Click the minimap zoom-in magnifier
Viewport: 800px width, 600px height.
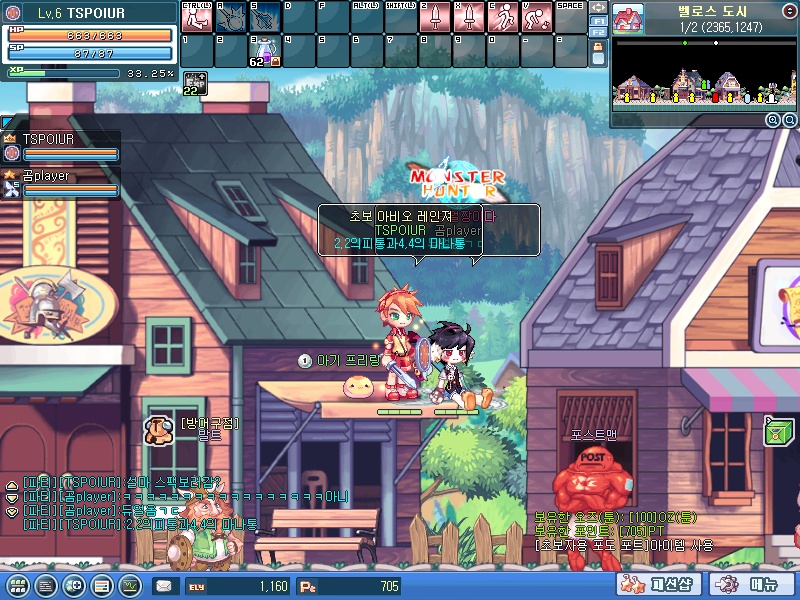773,120
